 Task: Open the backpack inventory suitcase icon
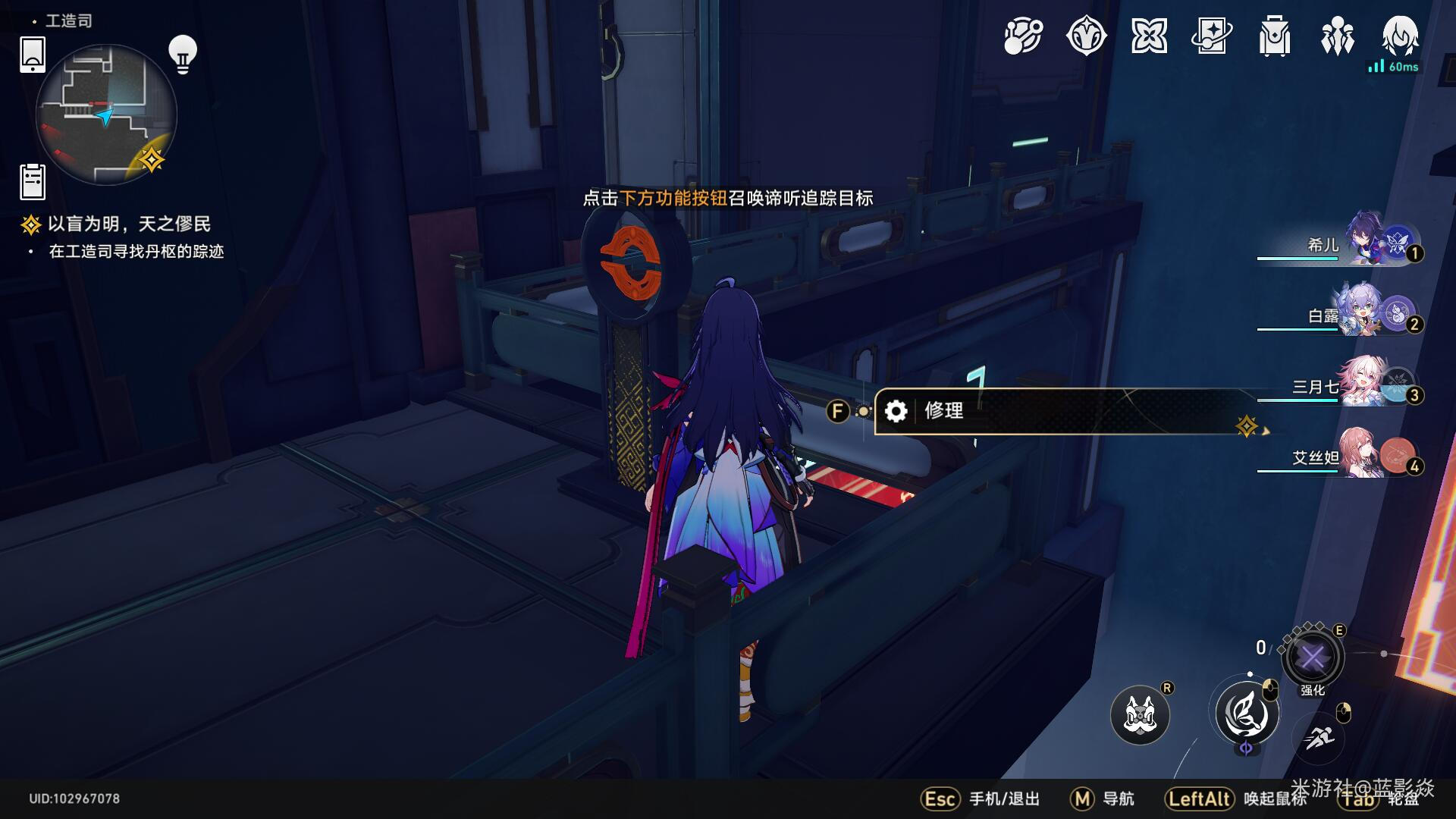pyautogui.click(x=1274, y=36)
